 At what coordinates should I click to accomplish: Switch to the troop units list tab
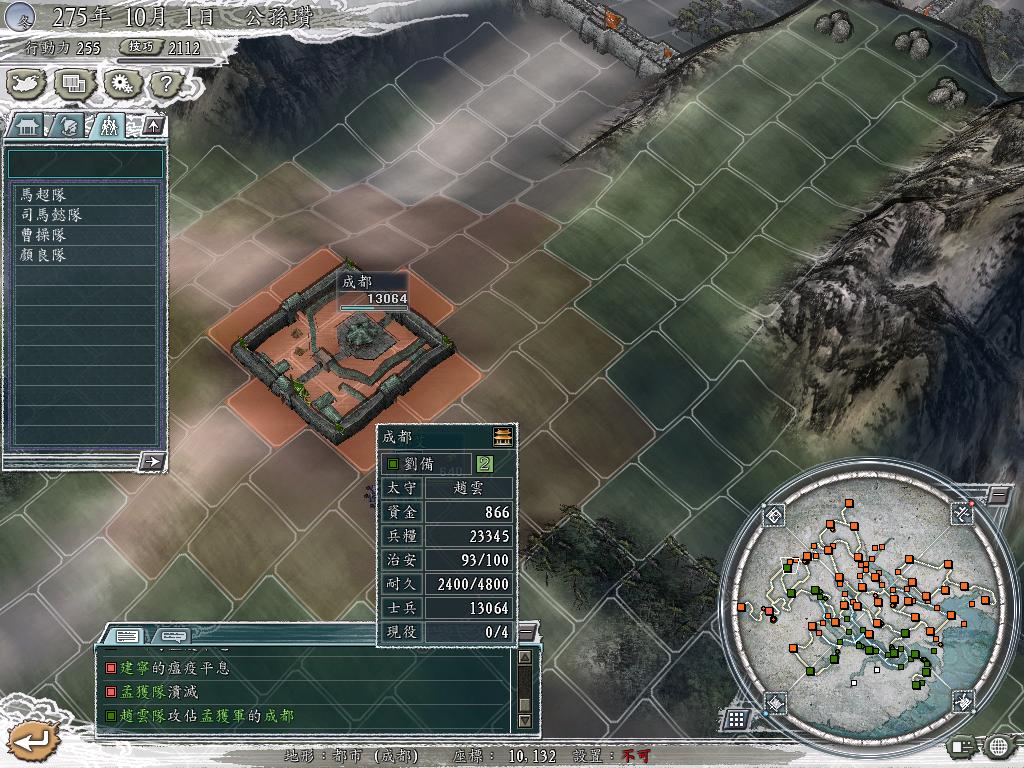[108, 126]
